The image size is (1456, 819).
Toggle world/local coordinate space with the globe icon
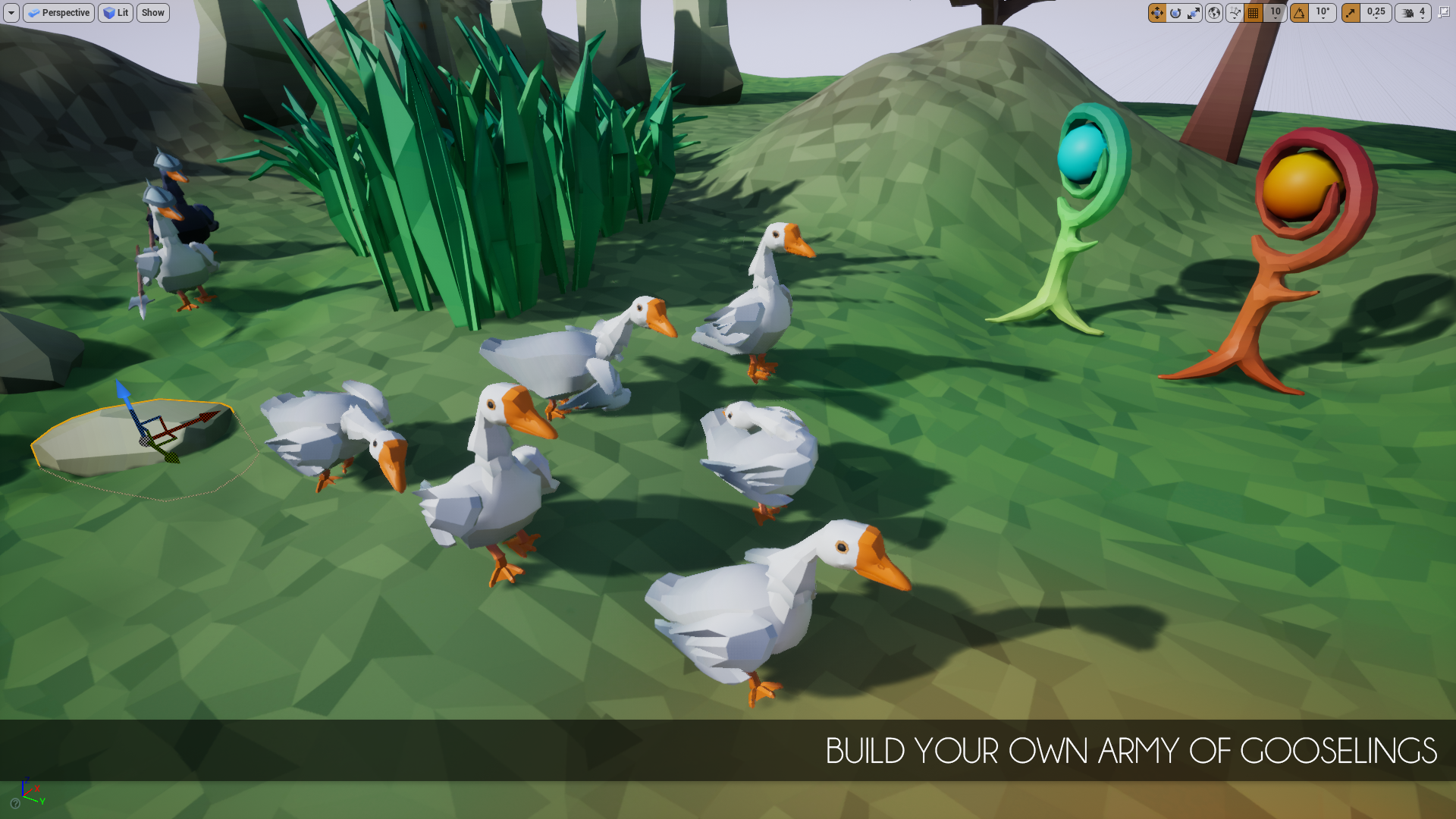(1215, 13)
